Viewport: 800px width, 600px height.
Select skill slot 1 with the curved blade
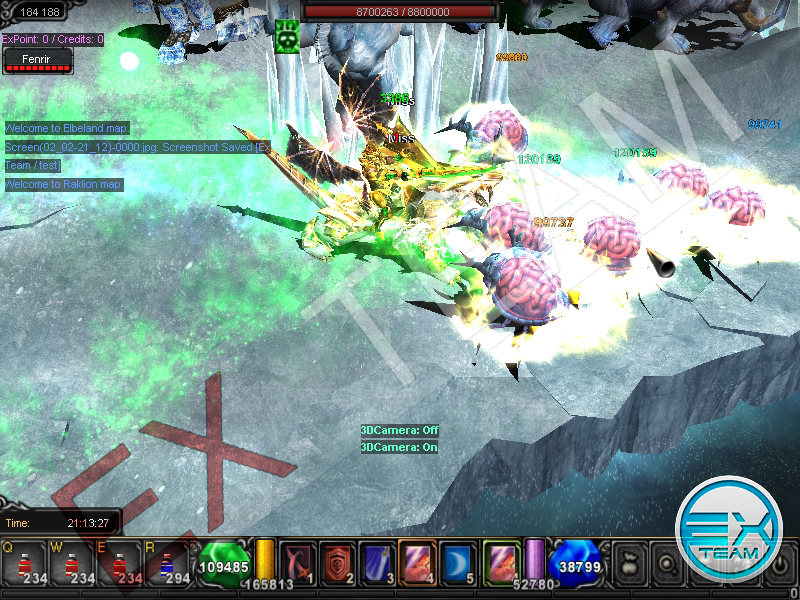tap(297, 561)
